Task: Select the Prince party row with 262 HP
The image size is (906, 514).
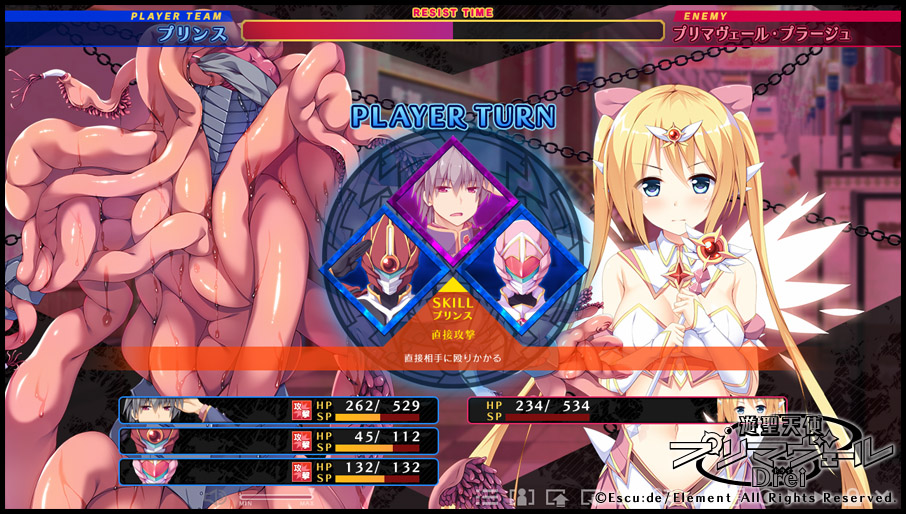Action: point(279,410)
